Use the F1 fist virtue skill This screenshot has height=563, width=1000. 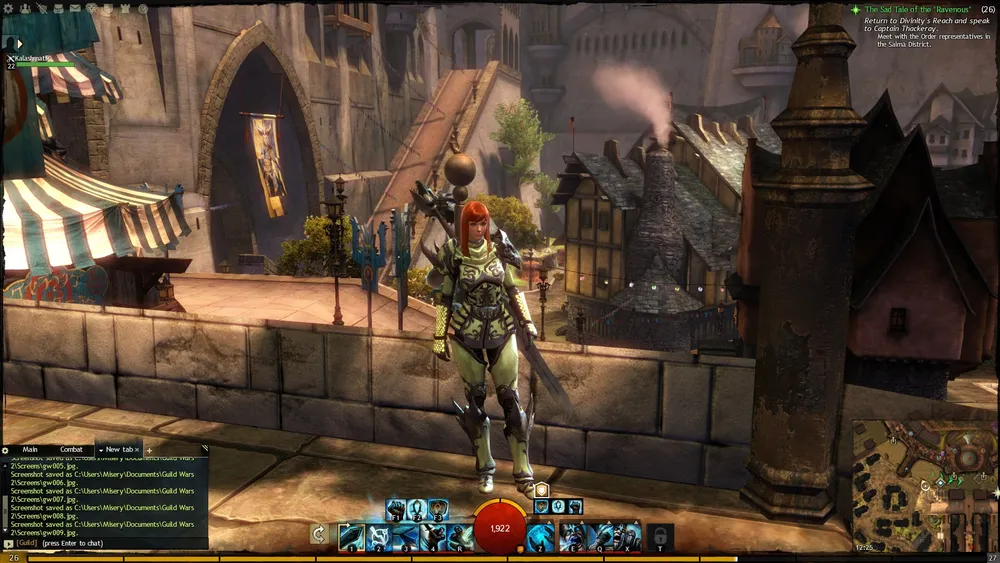395,508
